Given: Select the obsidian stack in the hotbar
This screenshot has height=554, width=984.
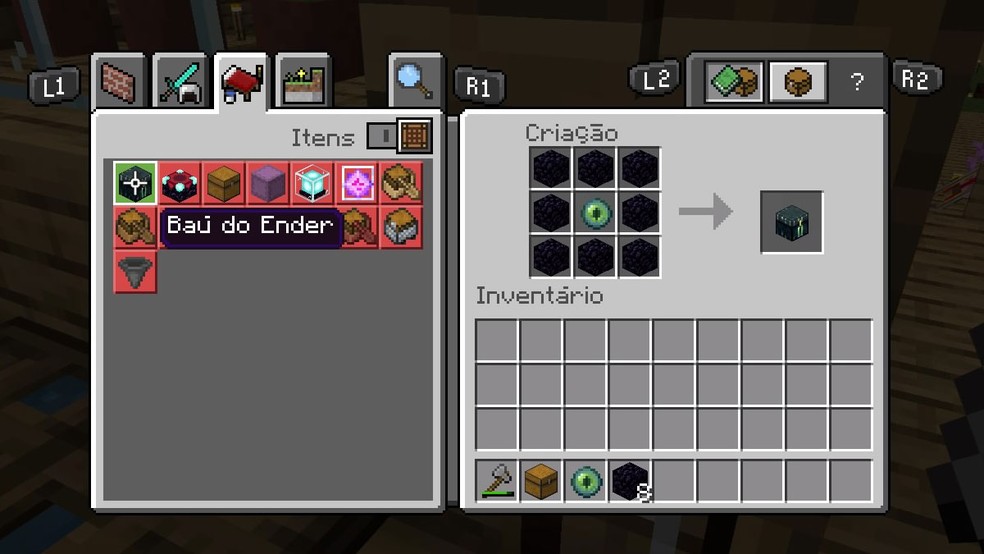Looking at the screenshot, I should pyautogui.click(x=630, y=480).
